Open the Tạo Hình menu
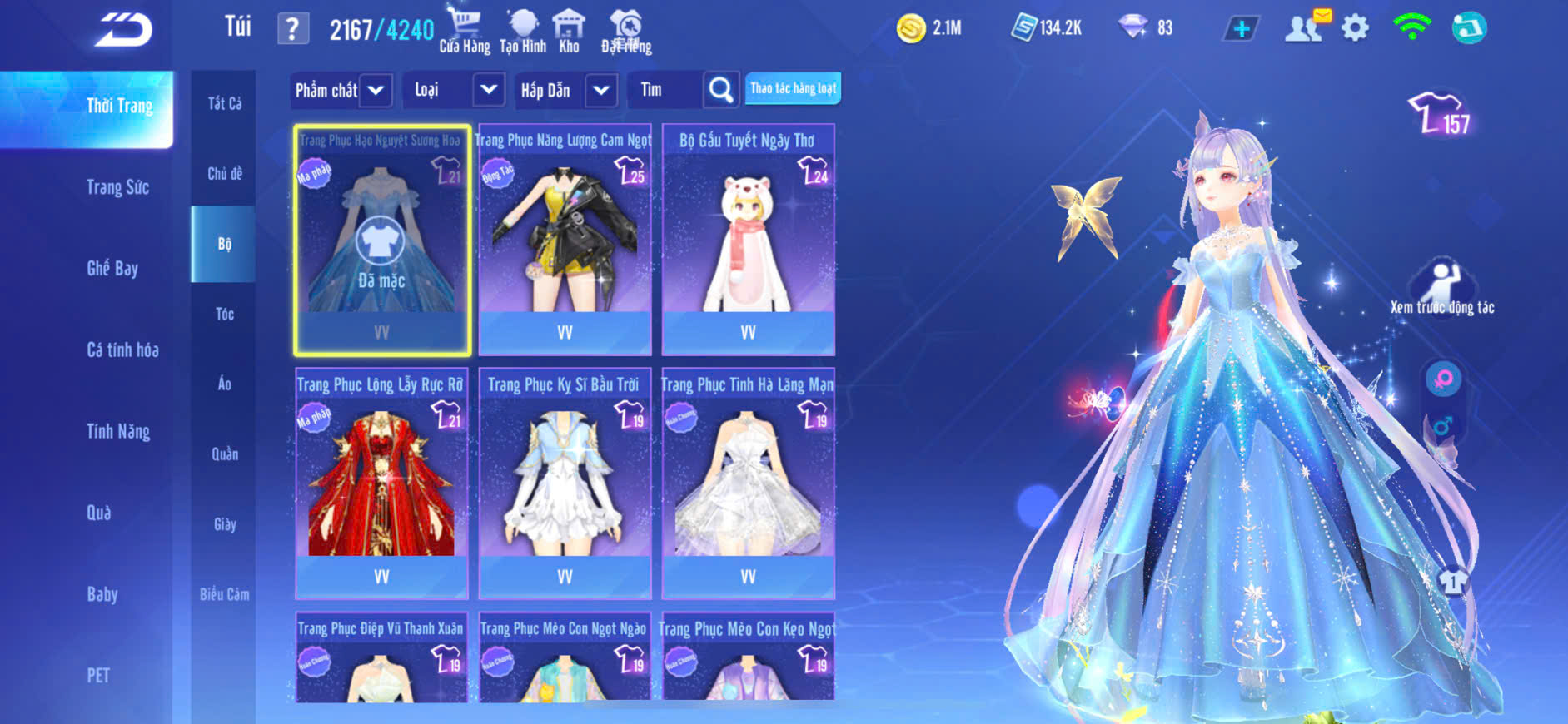 [523, 31]
